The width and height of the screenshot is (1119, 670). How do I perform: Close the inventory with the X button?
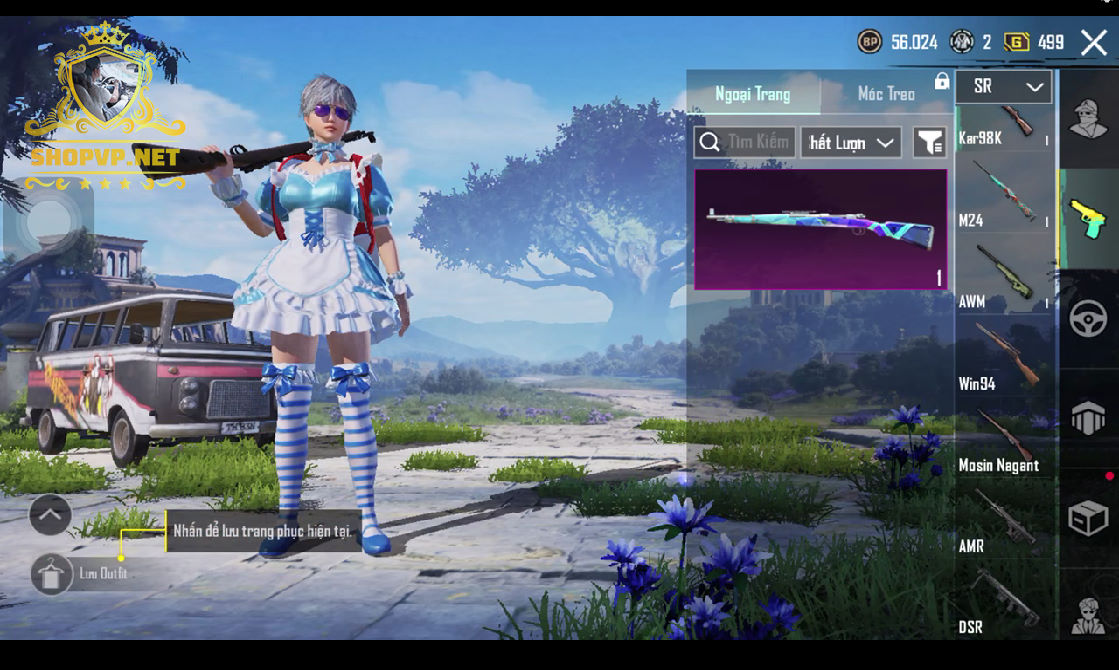1093,42
